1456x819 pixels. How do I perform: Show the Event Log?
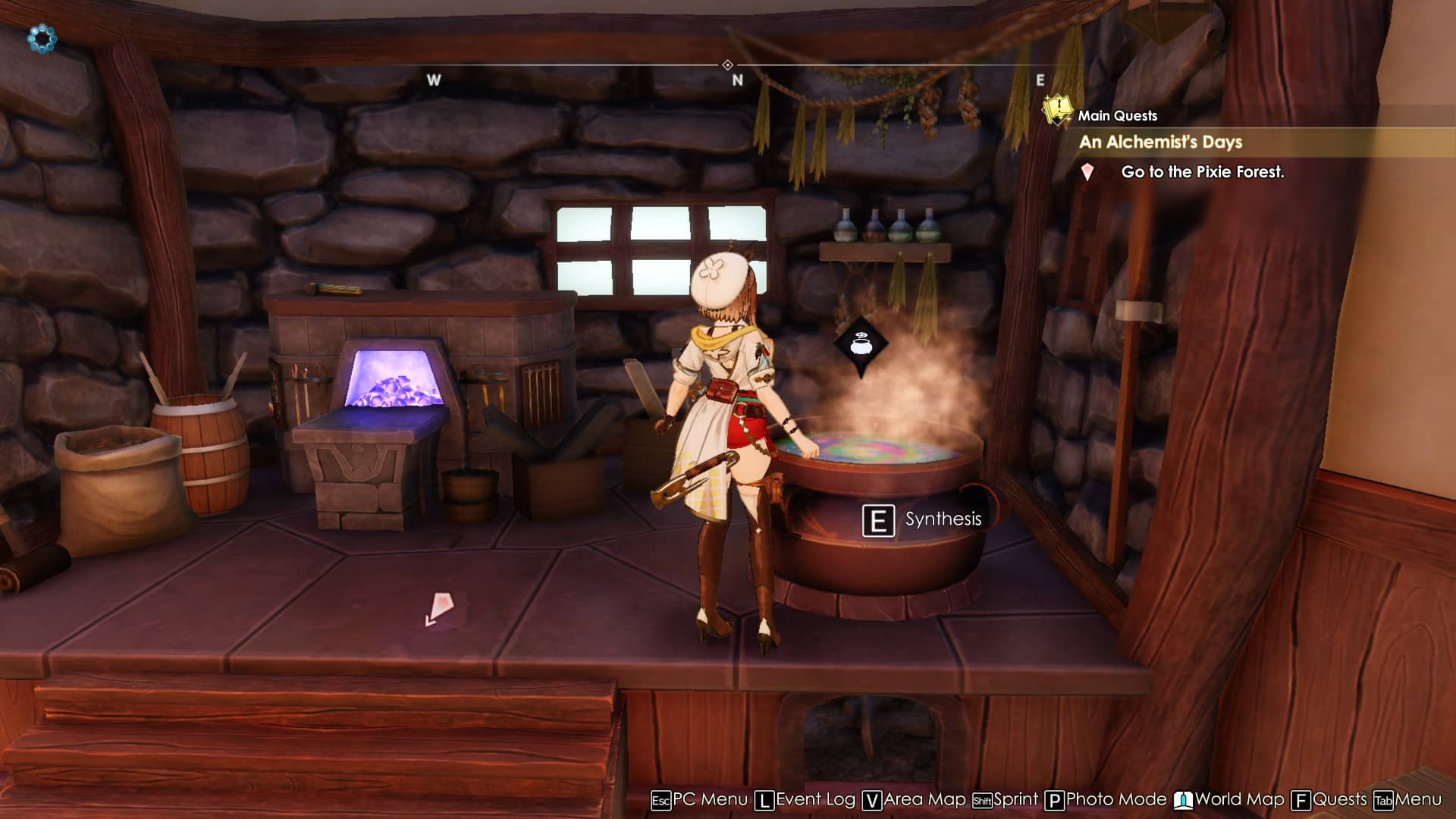805,800
